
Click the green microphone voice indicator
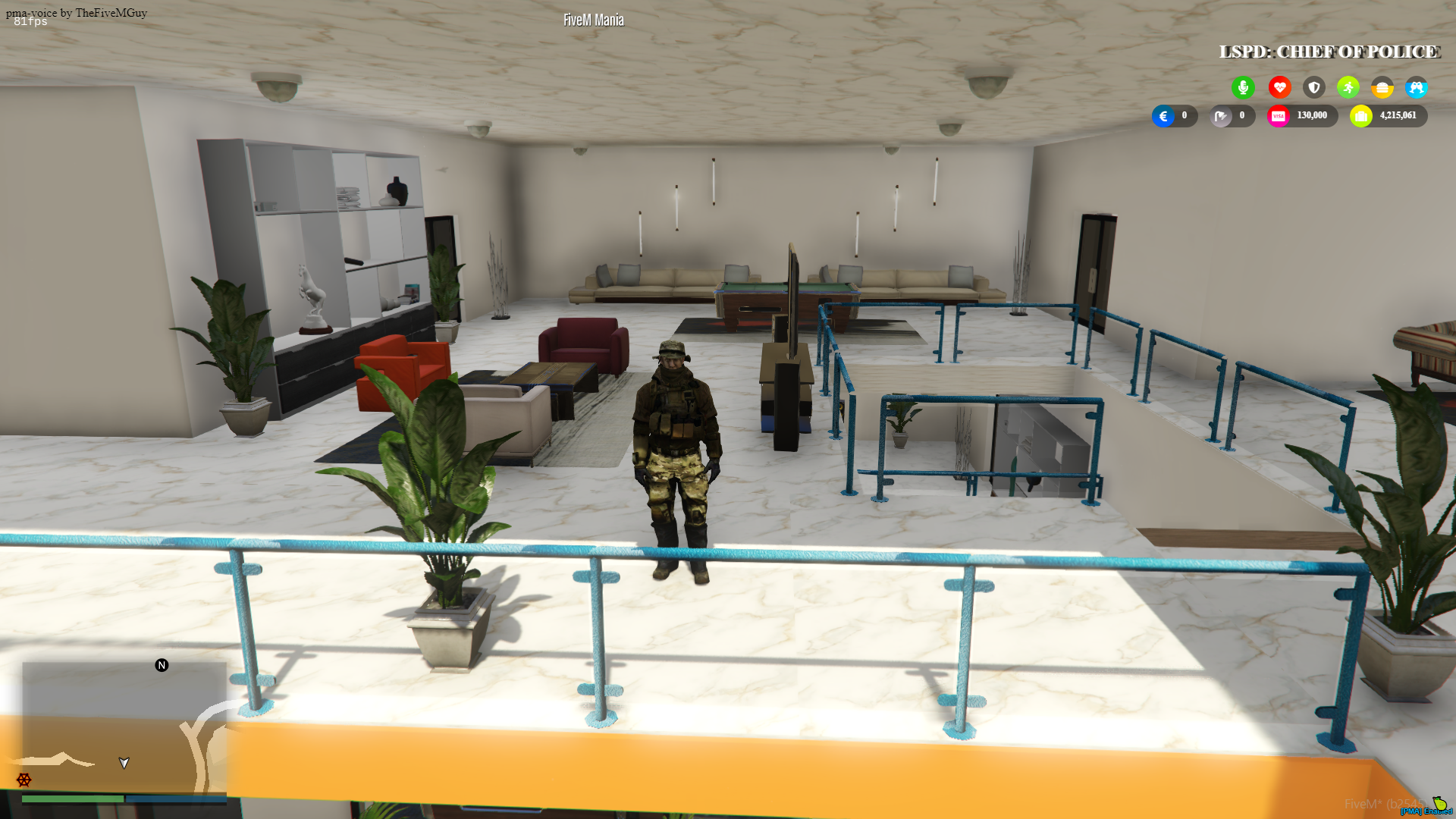pyautogui.click(x=1244, y=87)
